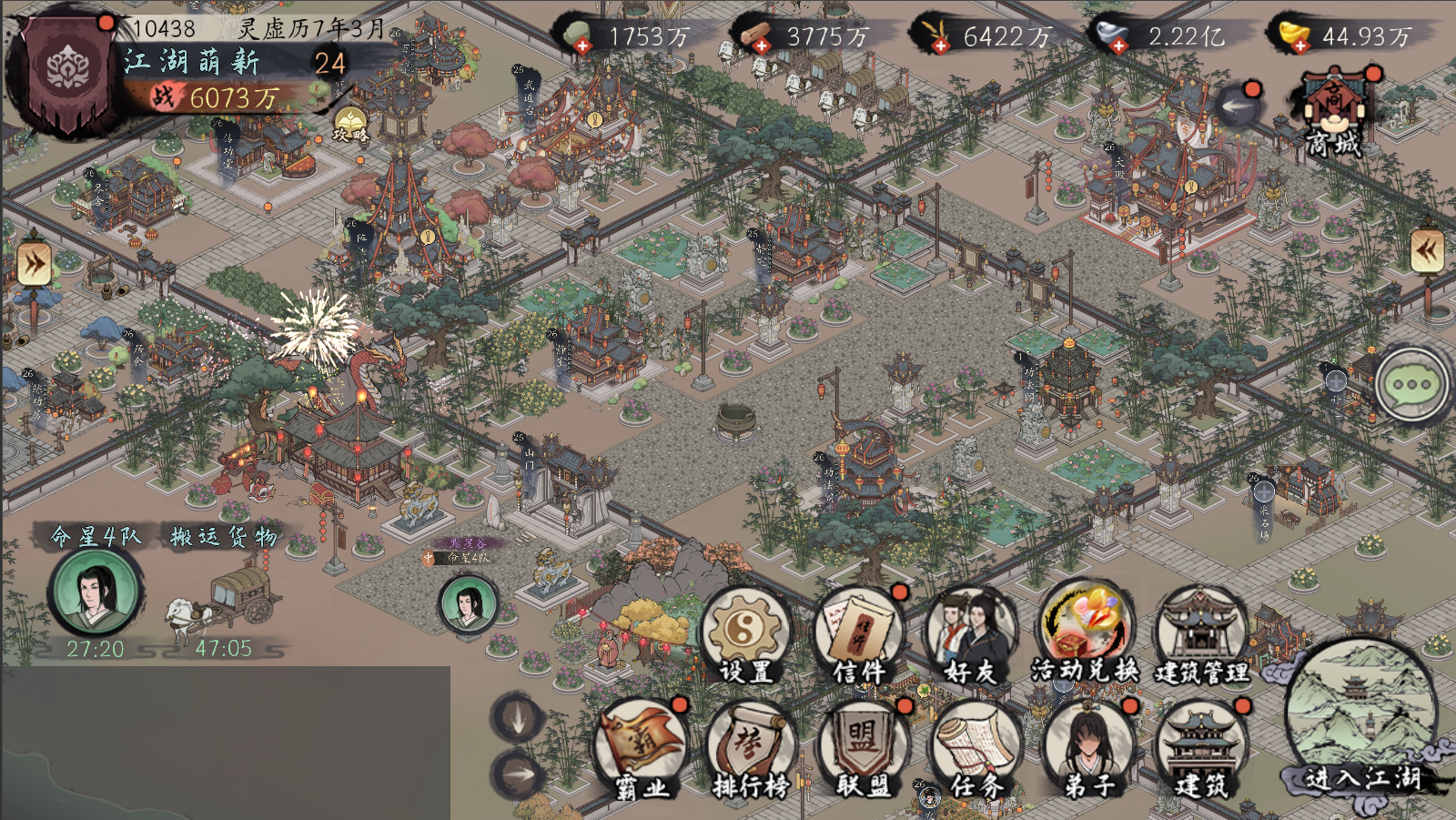Enter the world map via 进入江湖
The image size is (1456, 820).
tap(1362, 719)
